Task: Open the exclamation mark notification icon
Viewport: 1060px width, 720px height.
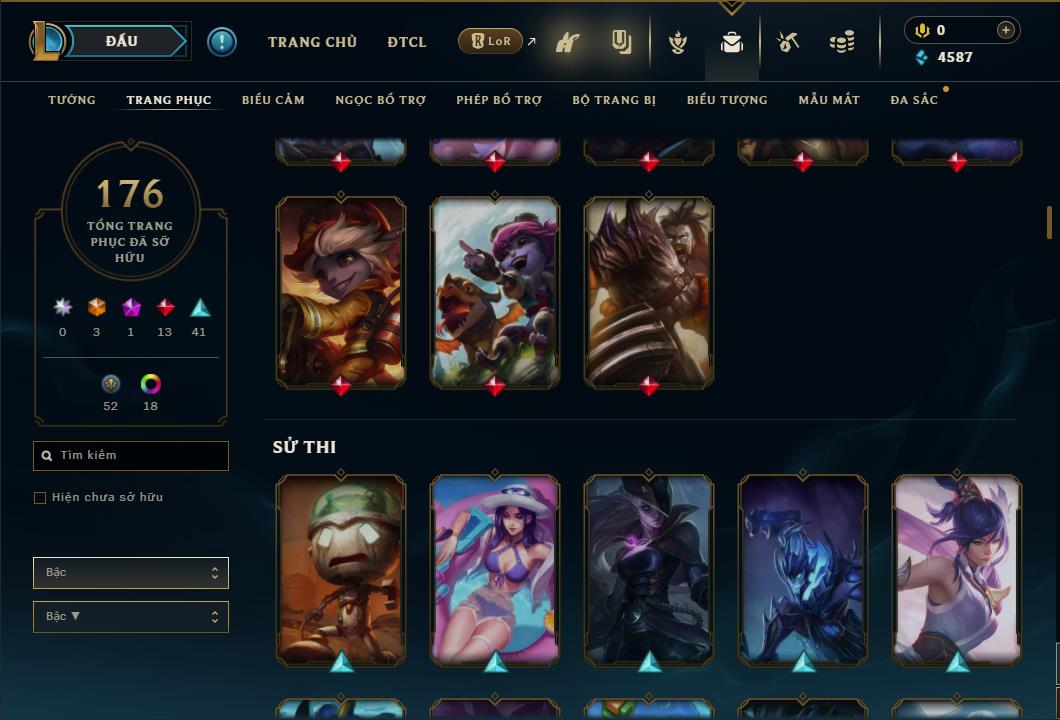Action: point(222,41)
